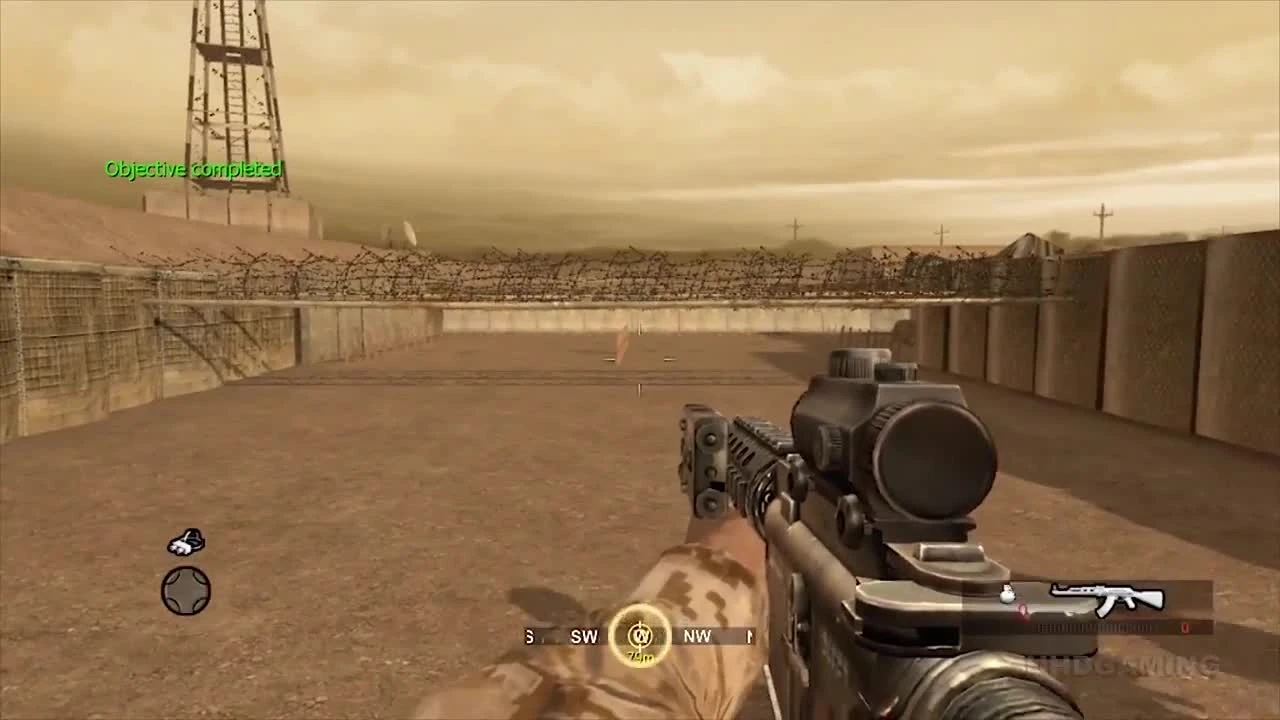Viewport: 1280px width, 720px height.
Task: Click the SW heading on the compass
Action: tap(584, 636)
